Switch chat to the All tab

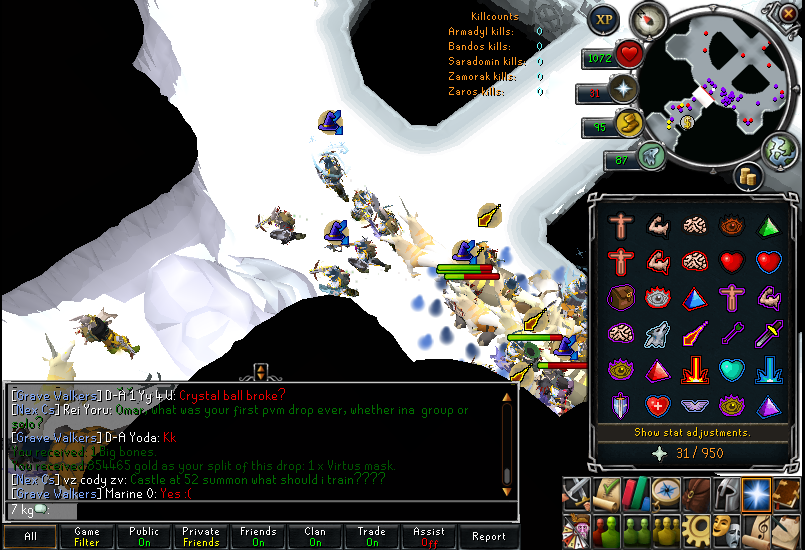[30, 537]
